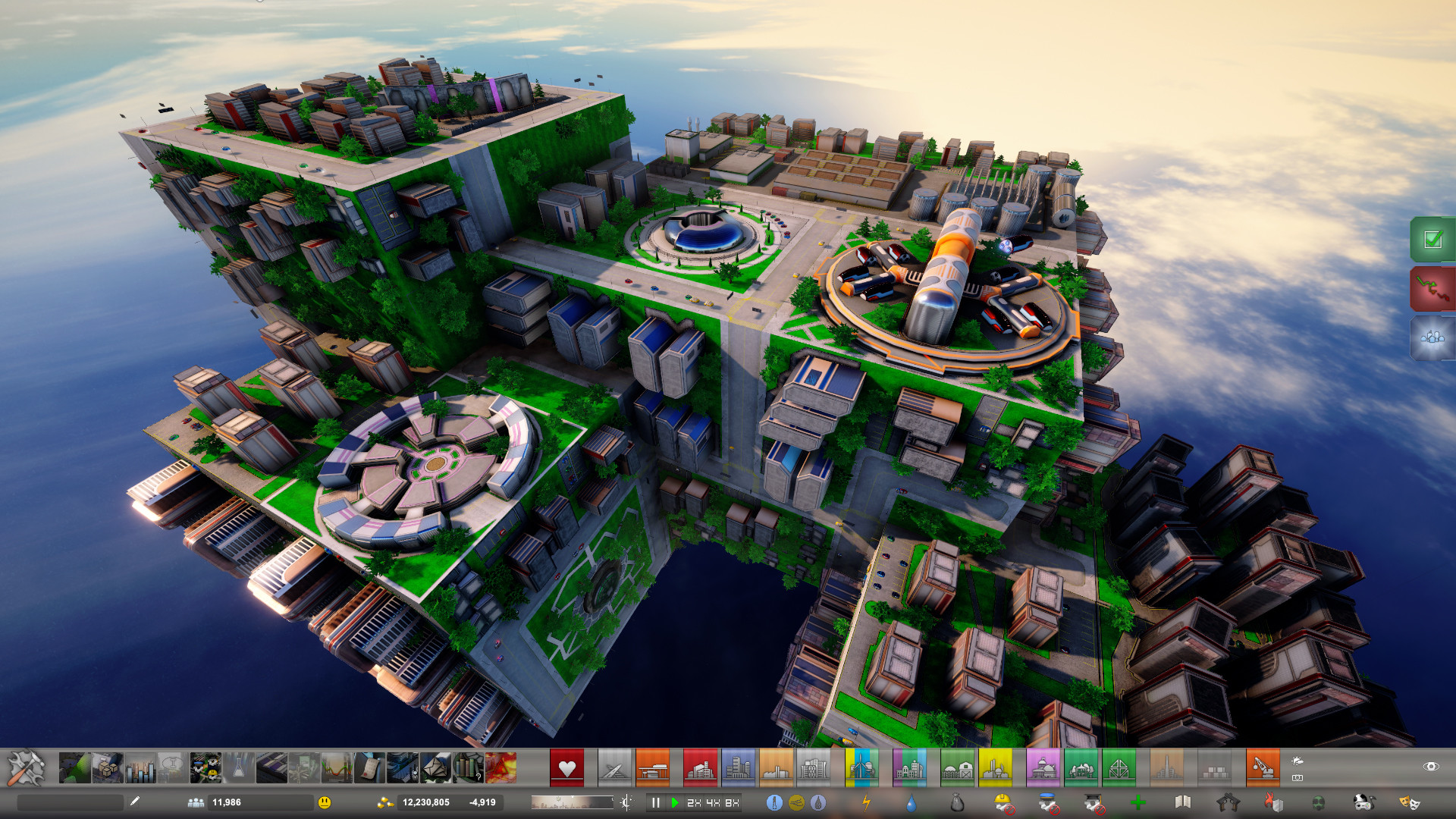Open the camera icon options
This screenshot has height=819, width=1456.
point(1298,779)
